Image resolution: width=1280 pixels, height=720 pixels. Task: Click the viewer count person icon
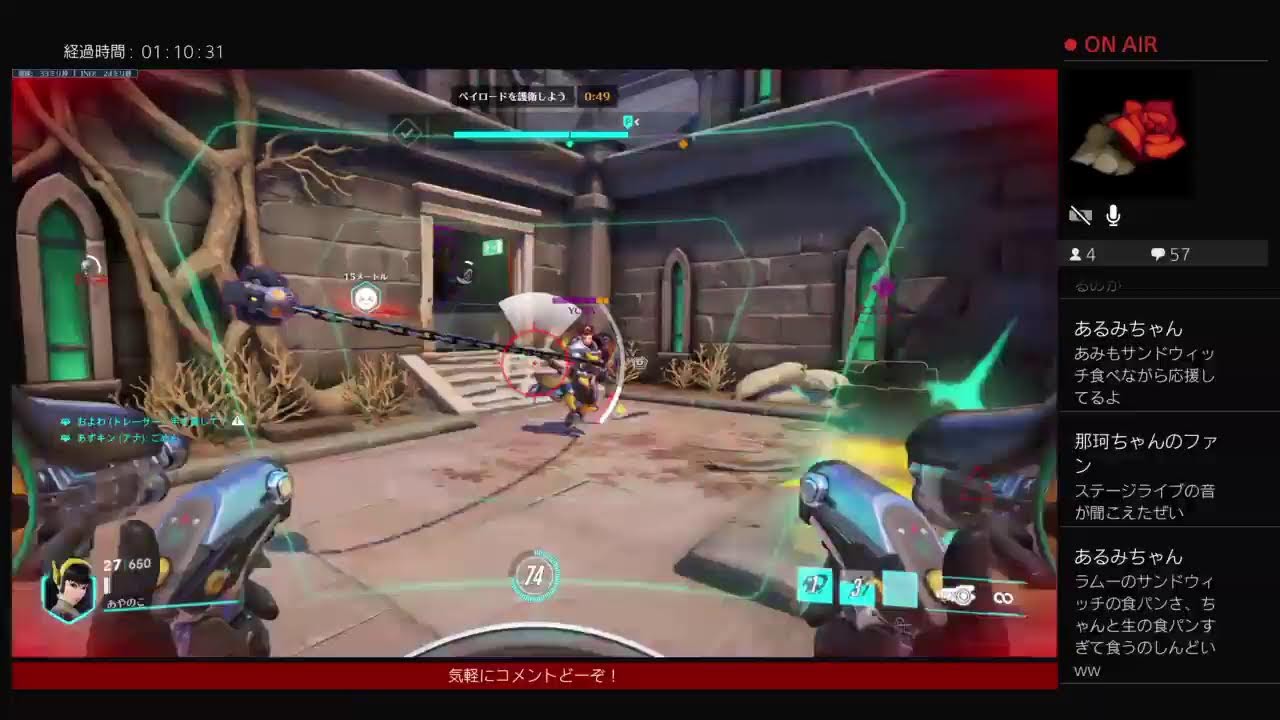(x=1078, y=253)
